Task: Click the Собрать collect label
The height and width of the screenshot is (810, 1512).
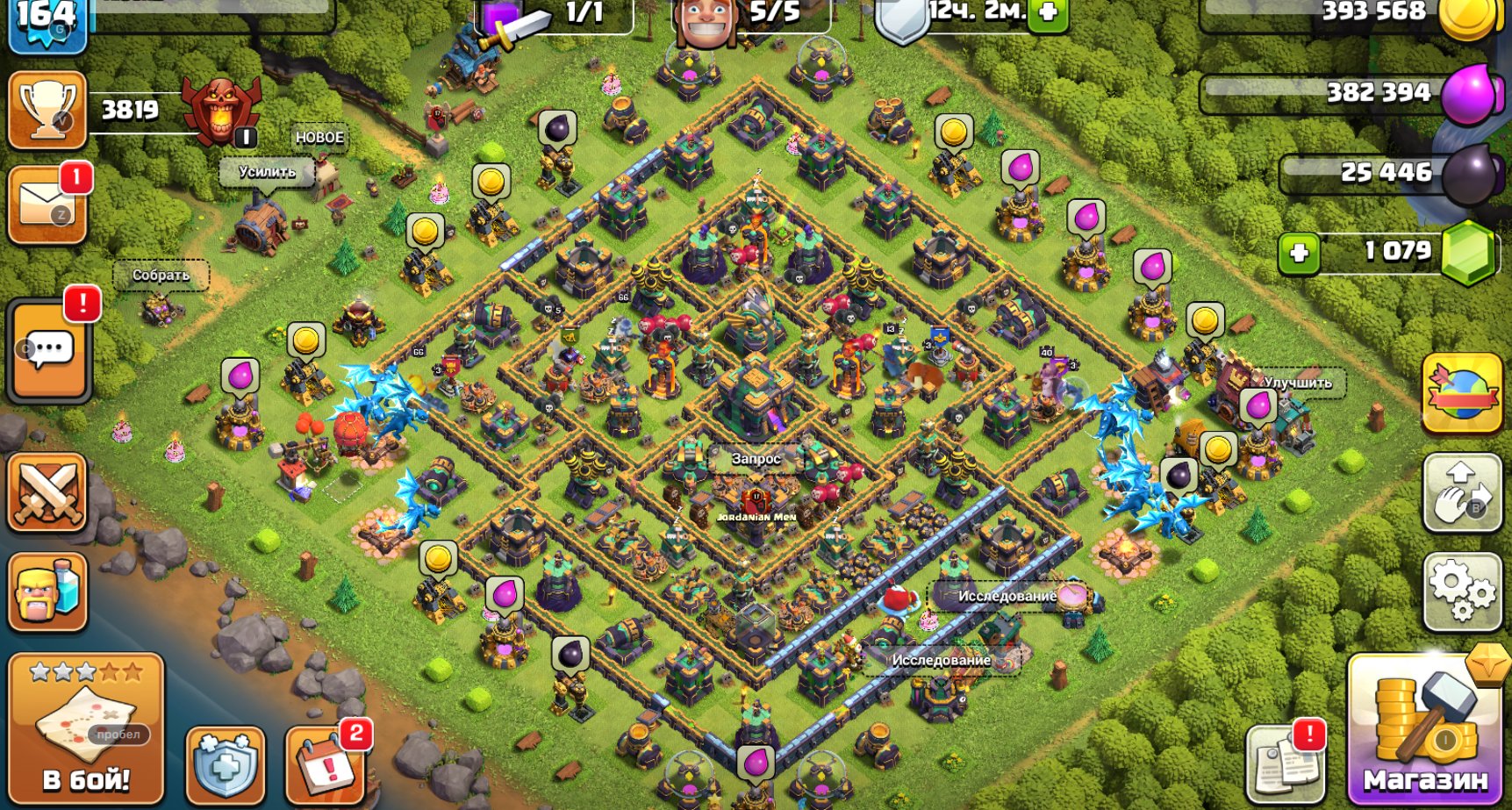Action: click(161, 275)
